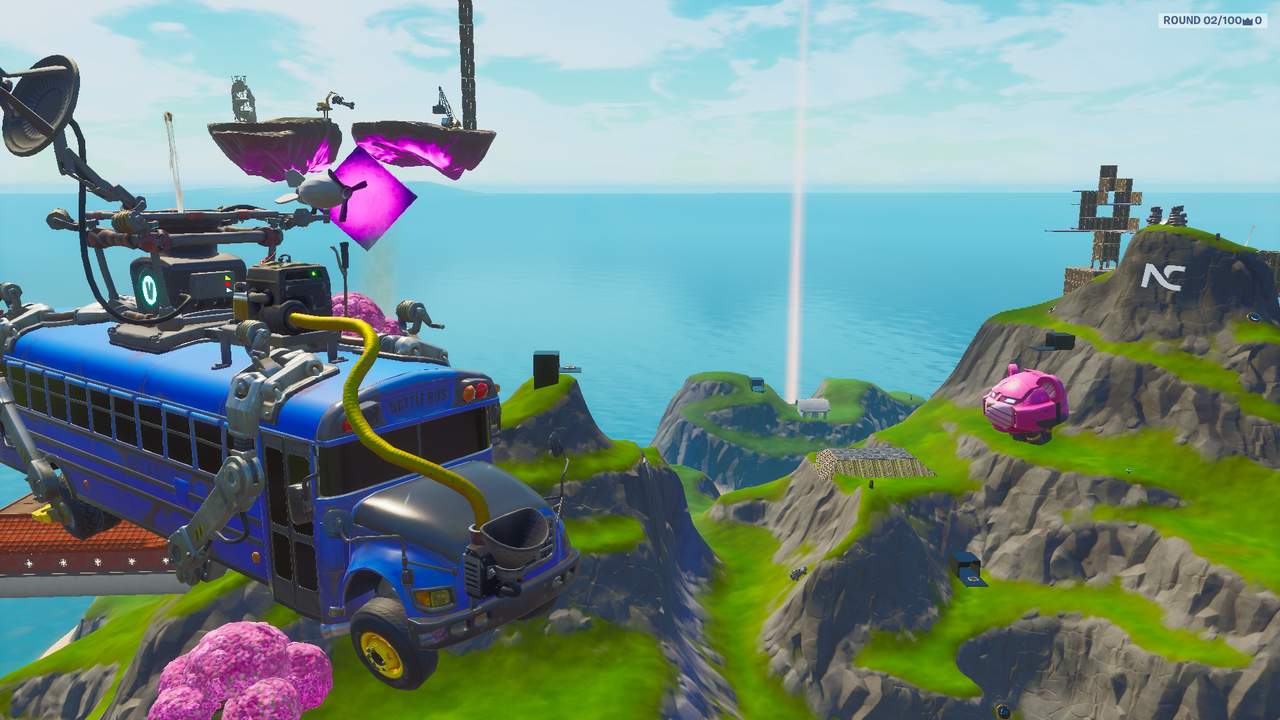1280x720 pixels.
Task: Click the crown icon in the ROUND counter
Action: (1246, 20)
